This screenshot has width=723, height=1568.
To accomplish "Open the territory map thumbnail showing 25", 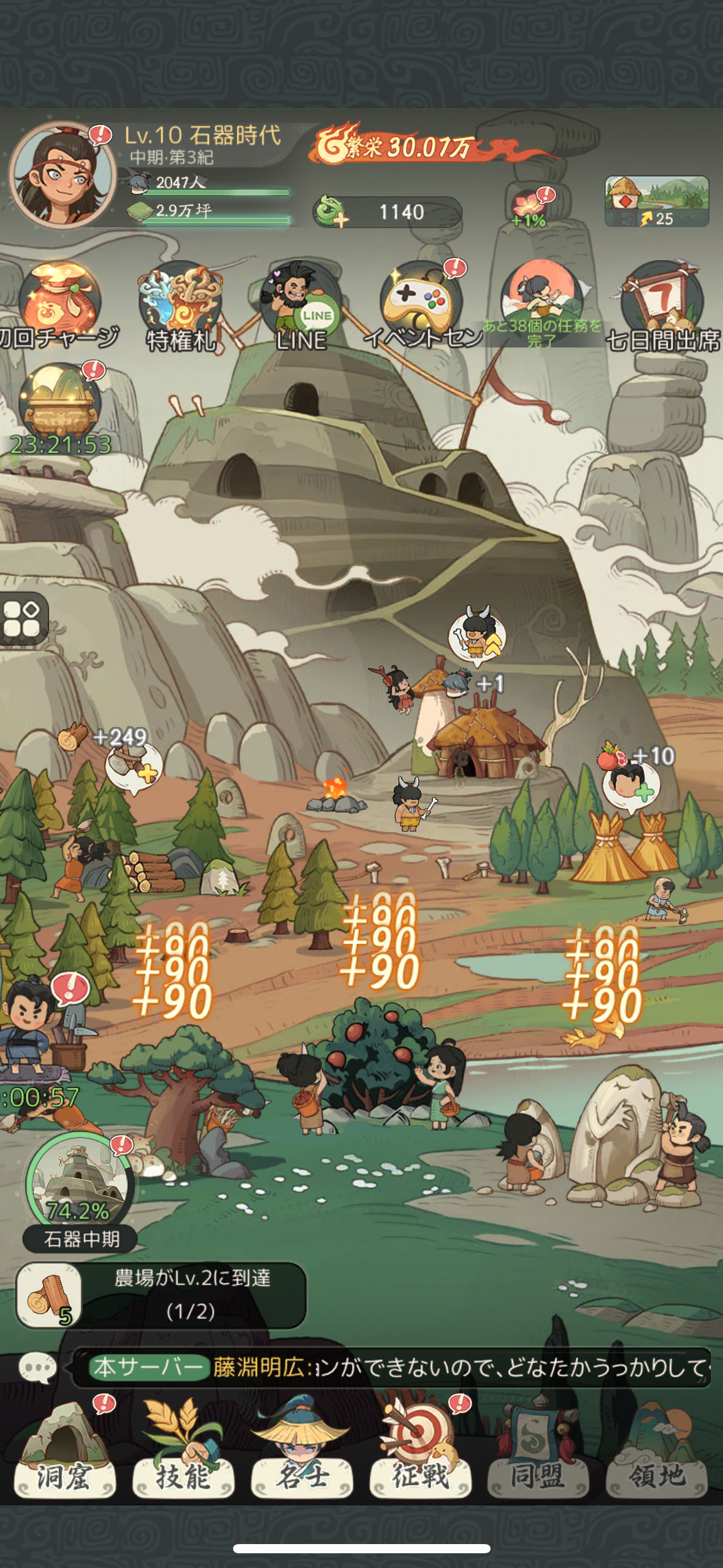I will pos(657,201).
